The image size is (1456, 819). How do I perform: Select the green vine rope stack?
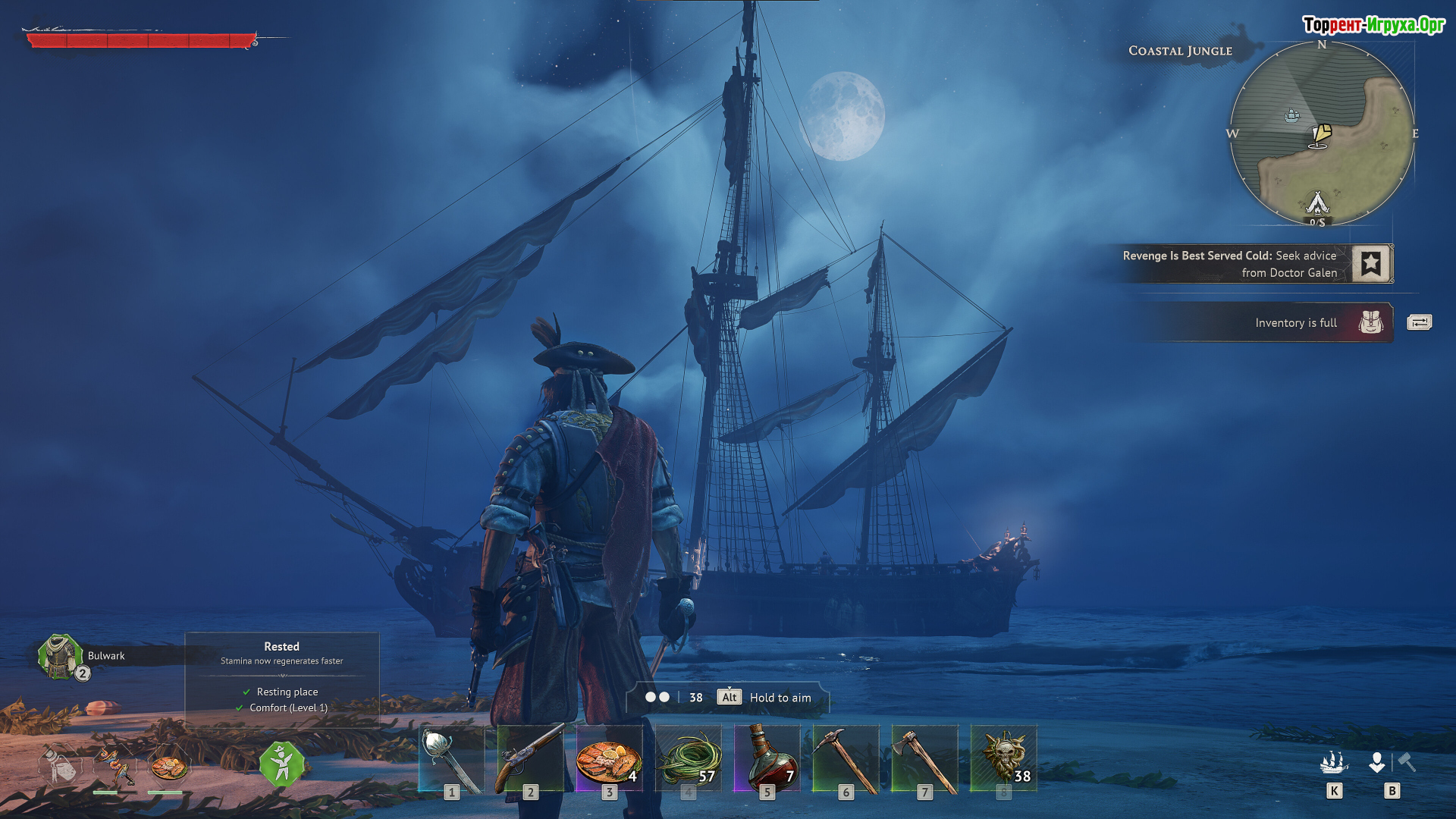[x=688, y=758]
